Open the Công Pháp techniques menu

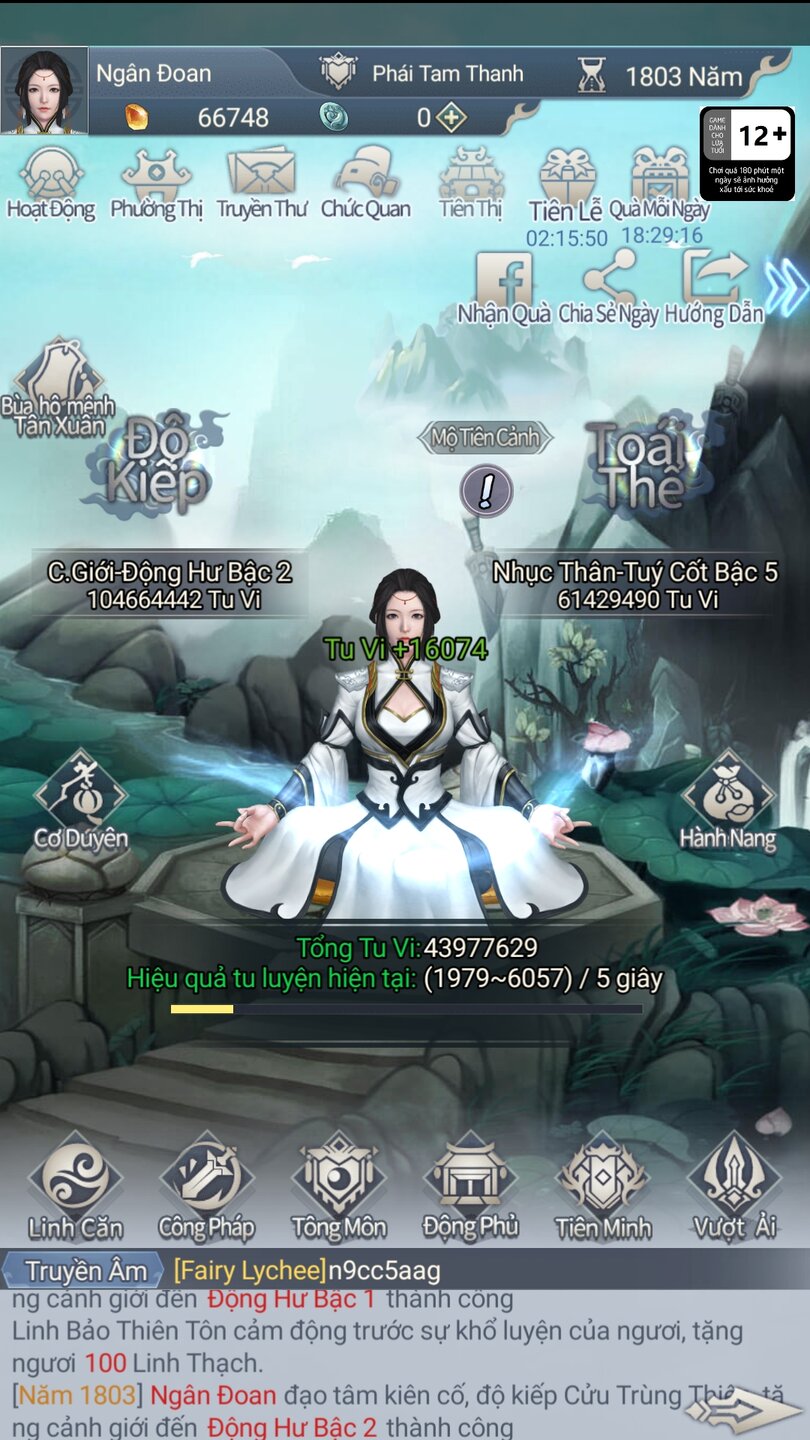click(x=206, y=1187)
